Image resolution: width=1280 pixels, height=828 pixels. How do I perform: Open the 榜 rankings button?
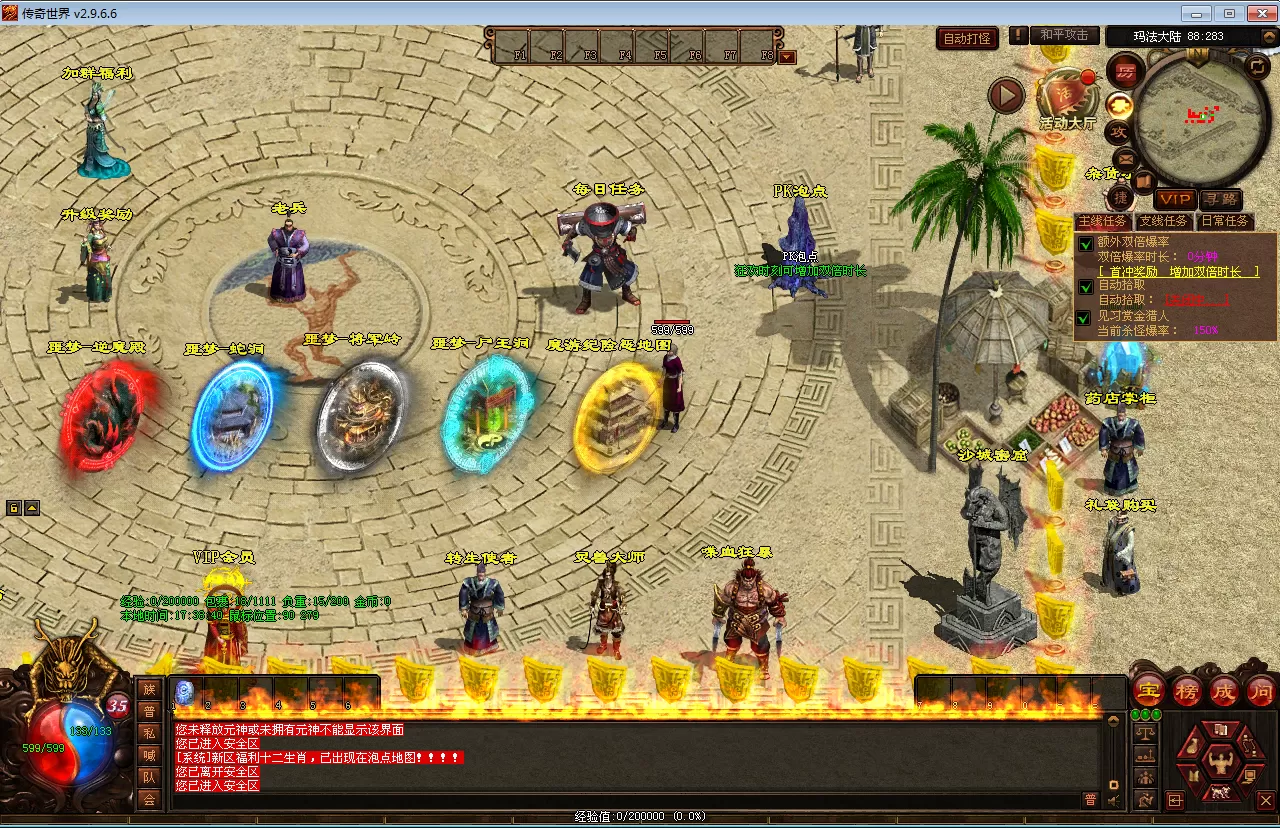tap(1186, 690)
